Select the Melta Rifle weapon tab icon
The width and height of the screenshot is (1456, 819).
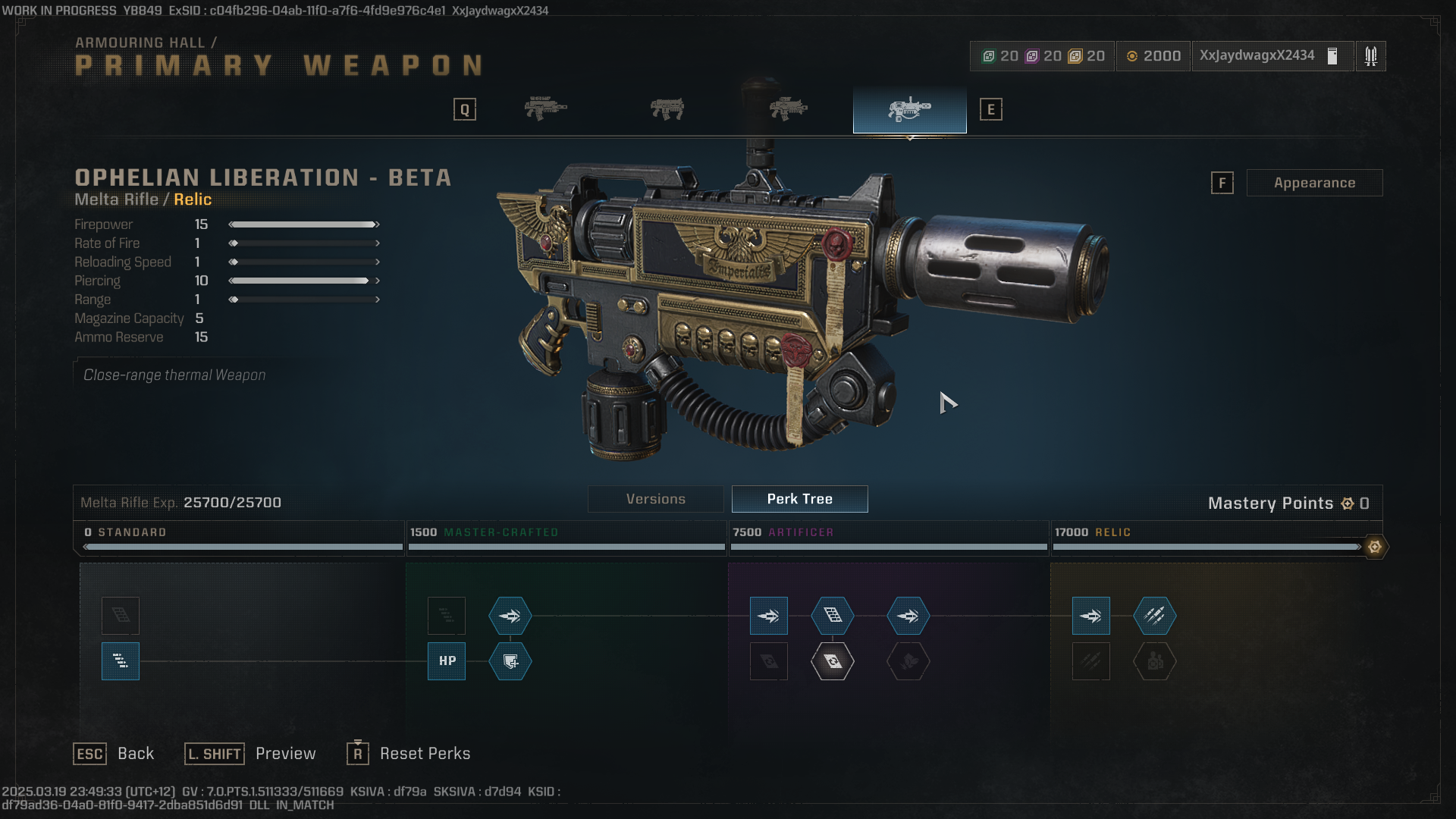pos(909,109)
